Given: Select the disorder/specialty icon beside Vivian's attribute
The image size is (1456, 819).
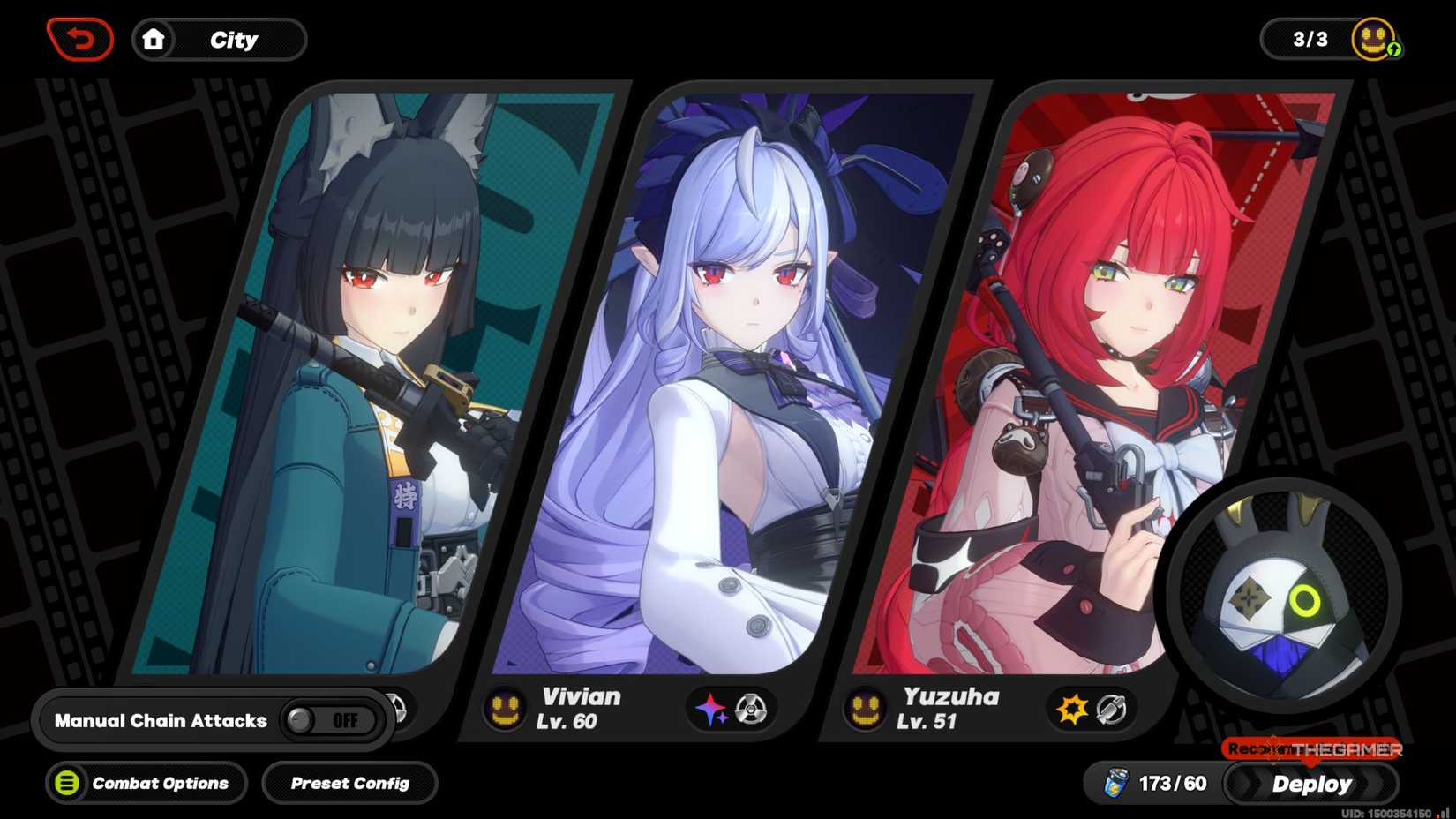Looking at the screenshot, I should click(x=750, y=710).
